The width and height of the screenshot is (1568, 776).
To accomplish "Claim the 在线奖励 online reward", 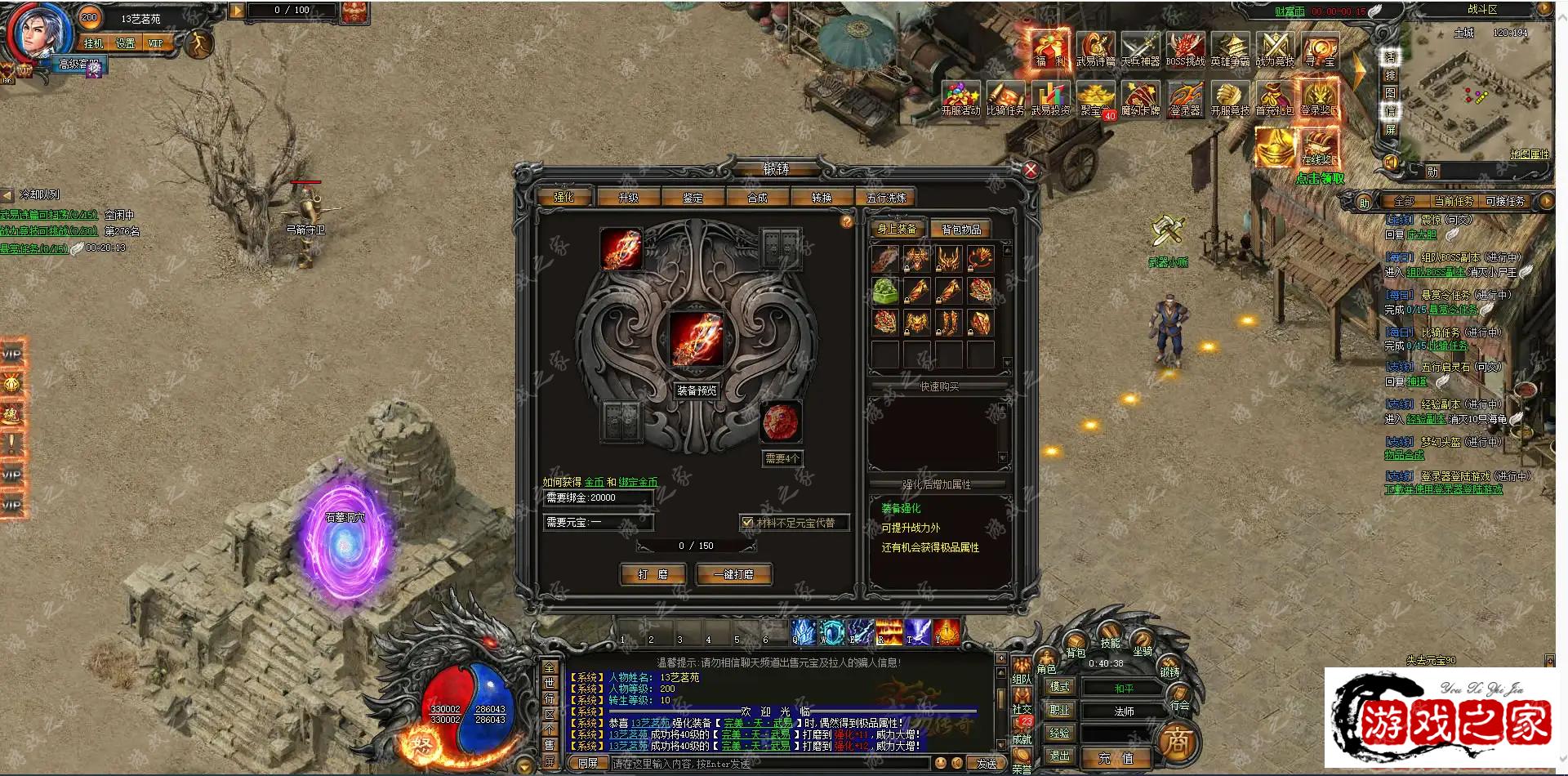I will pyautogui.click(x=1318, y=147).
